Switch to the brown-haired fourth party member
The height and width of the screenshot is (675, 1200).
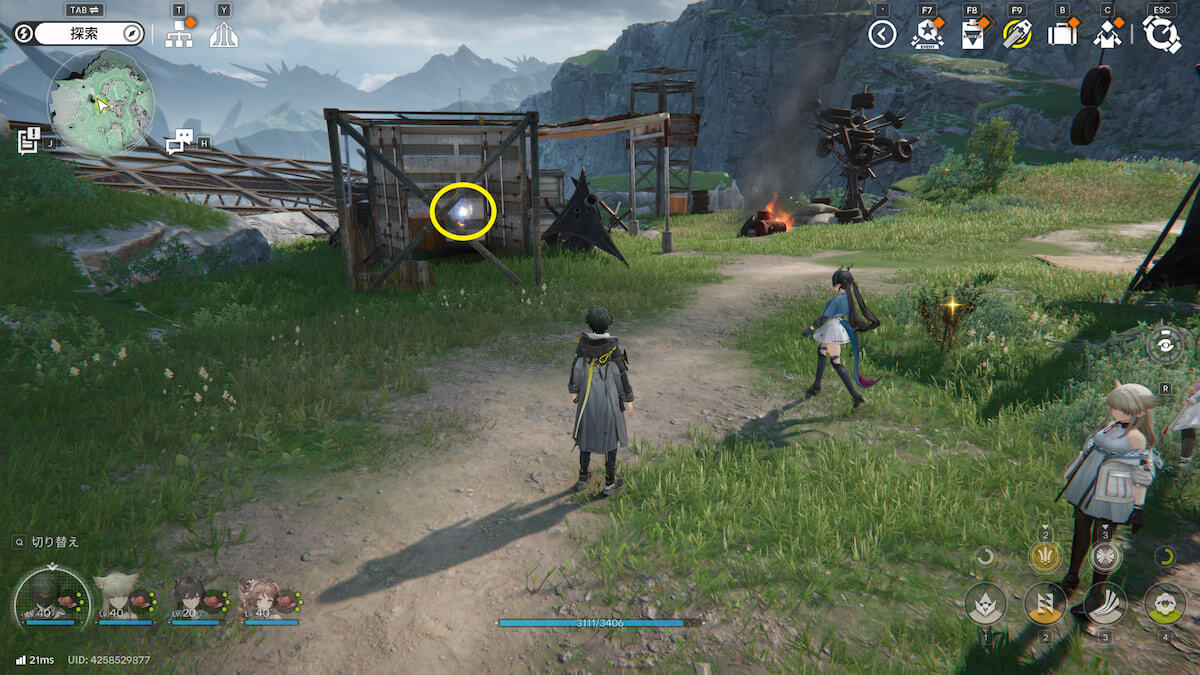click(260, 598)
